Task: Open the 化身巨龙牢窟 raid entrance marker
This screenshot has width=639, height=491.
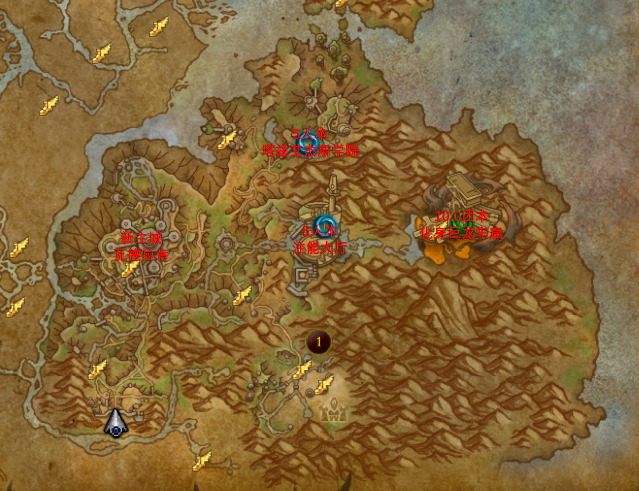Action: coord(458,222)
